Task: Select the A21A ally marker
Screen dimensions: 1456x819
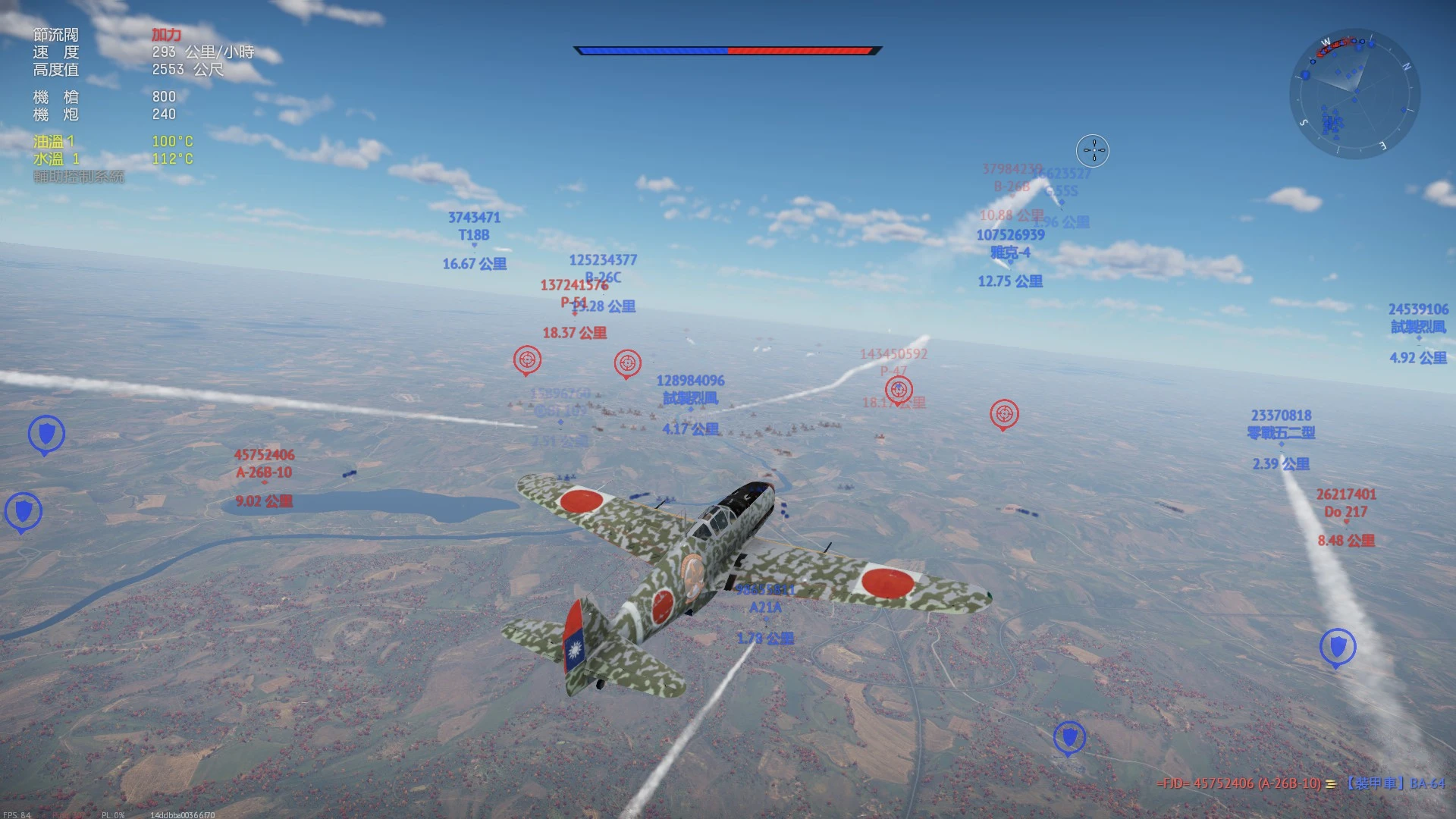Action: point(765,607)
